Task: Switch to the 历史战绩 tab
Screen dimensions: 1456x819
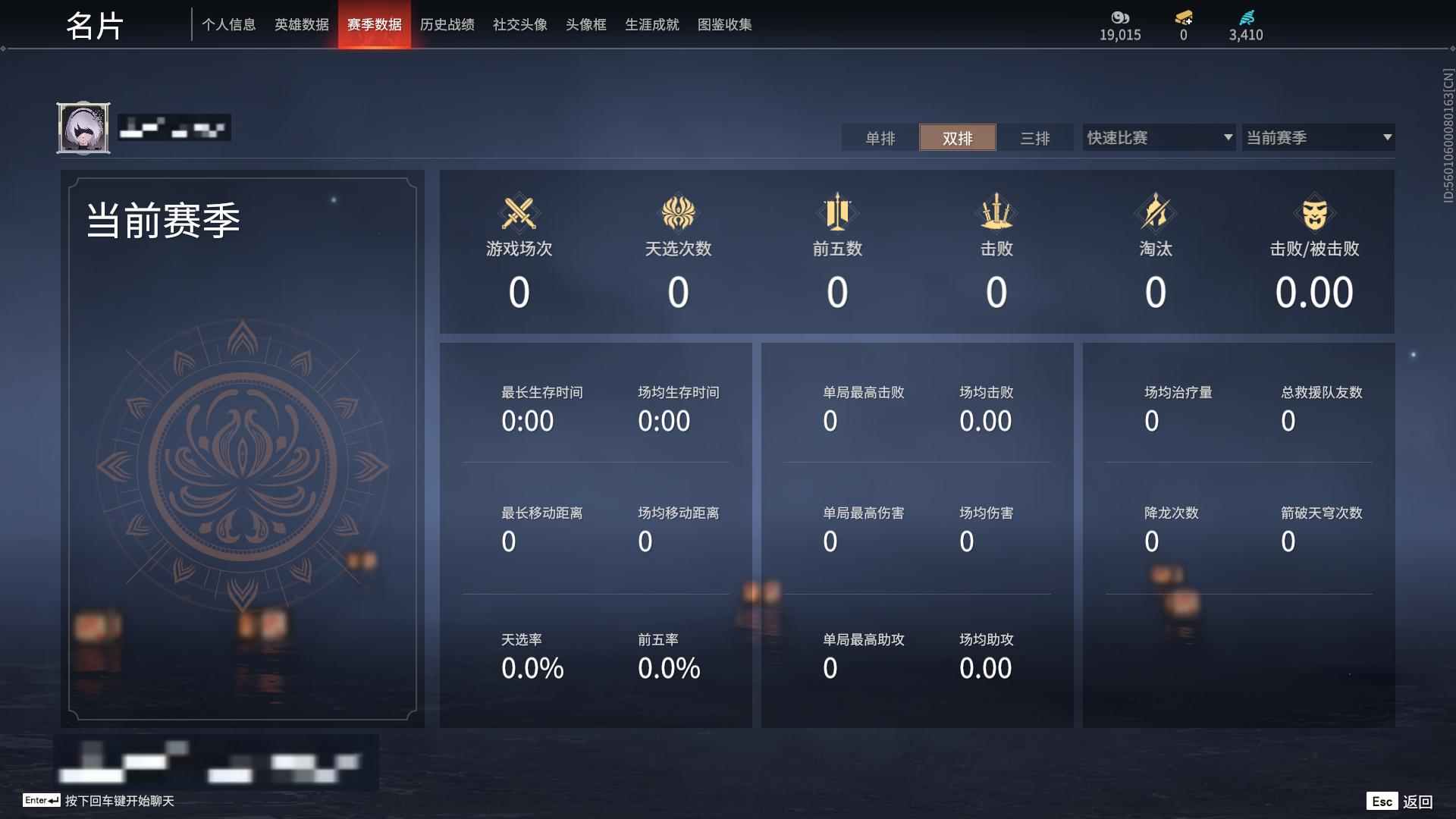Action: (x=447, y=24)
